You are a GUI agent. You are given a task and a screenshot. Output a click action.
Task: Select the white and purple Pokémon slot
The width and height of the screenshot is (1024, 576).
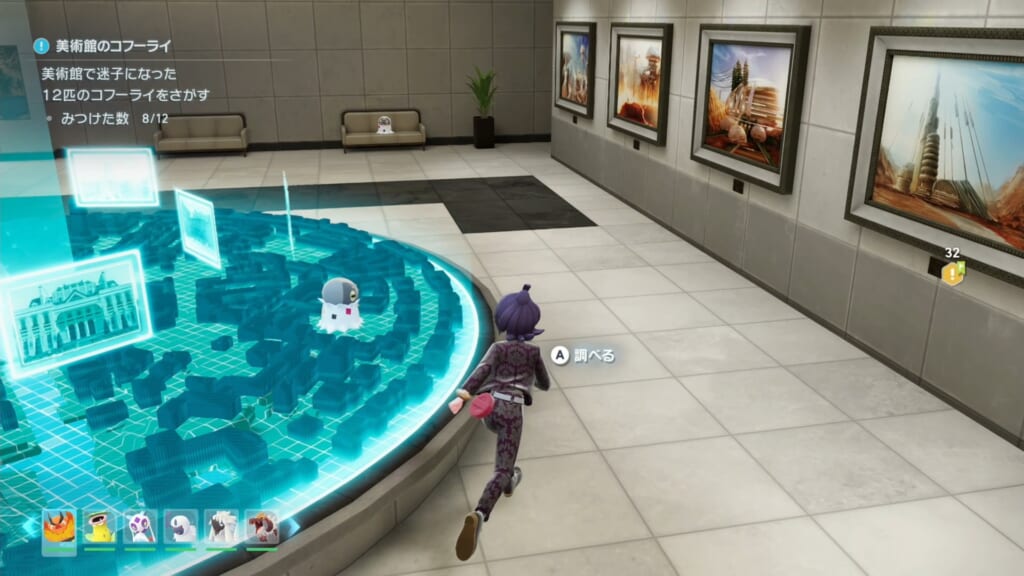pyautogui.click(x=140, y=526)
